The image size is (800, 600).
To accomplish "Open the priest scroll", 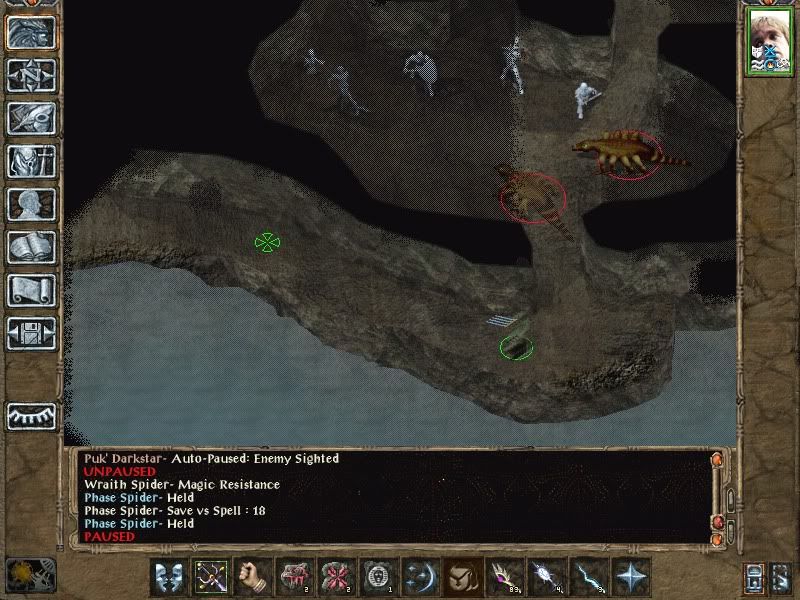I will click(x=31, y=289).
